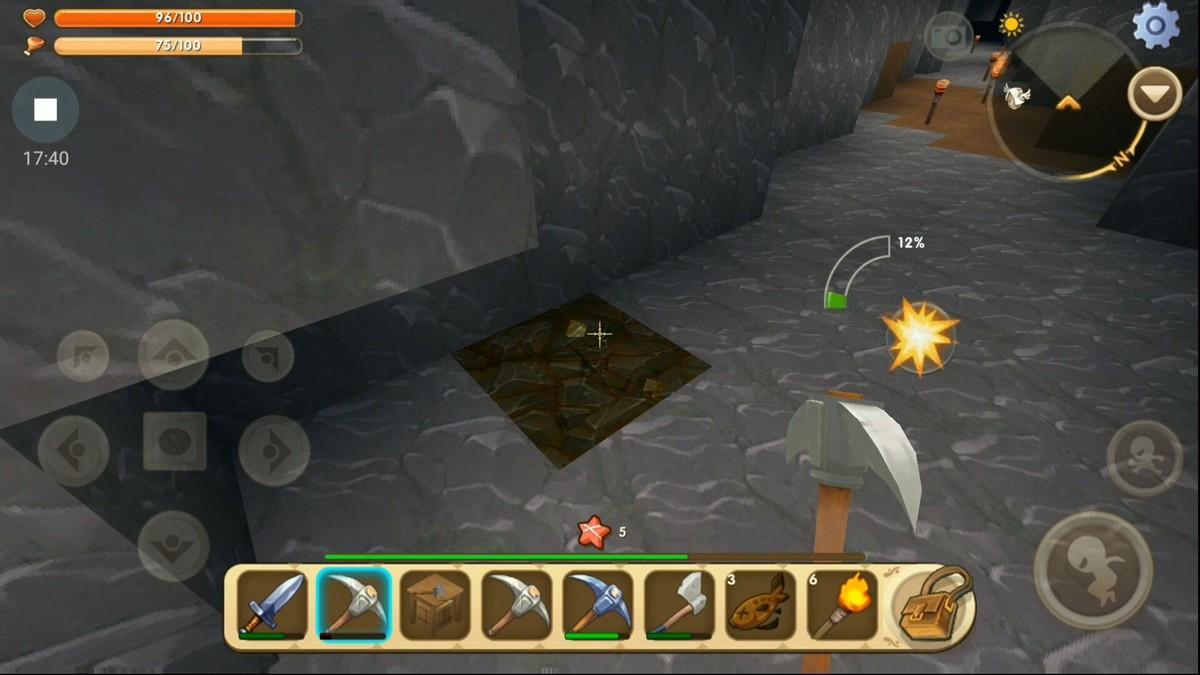The height and width of the screenshot is (675, 1200).
Task: Click the circular minimap
Action: pyautogui.click(x=1063, y=102)
